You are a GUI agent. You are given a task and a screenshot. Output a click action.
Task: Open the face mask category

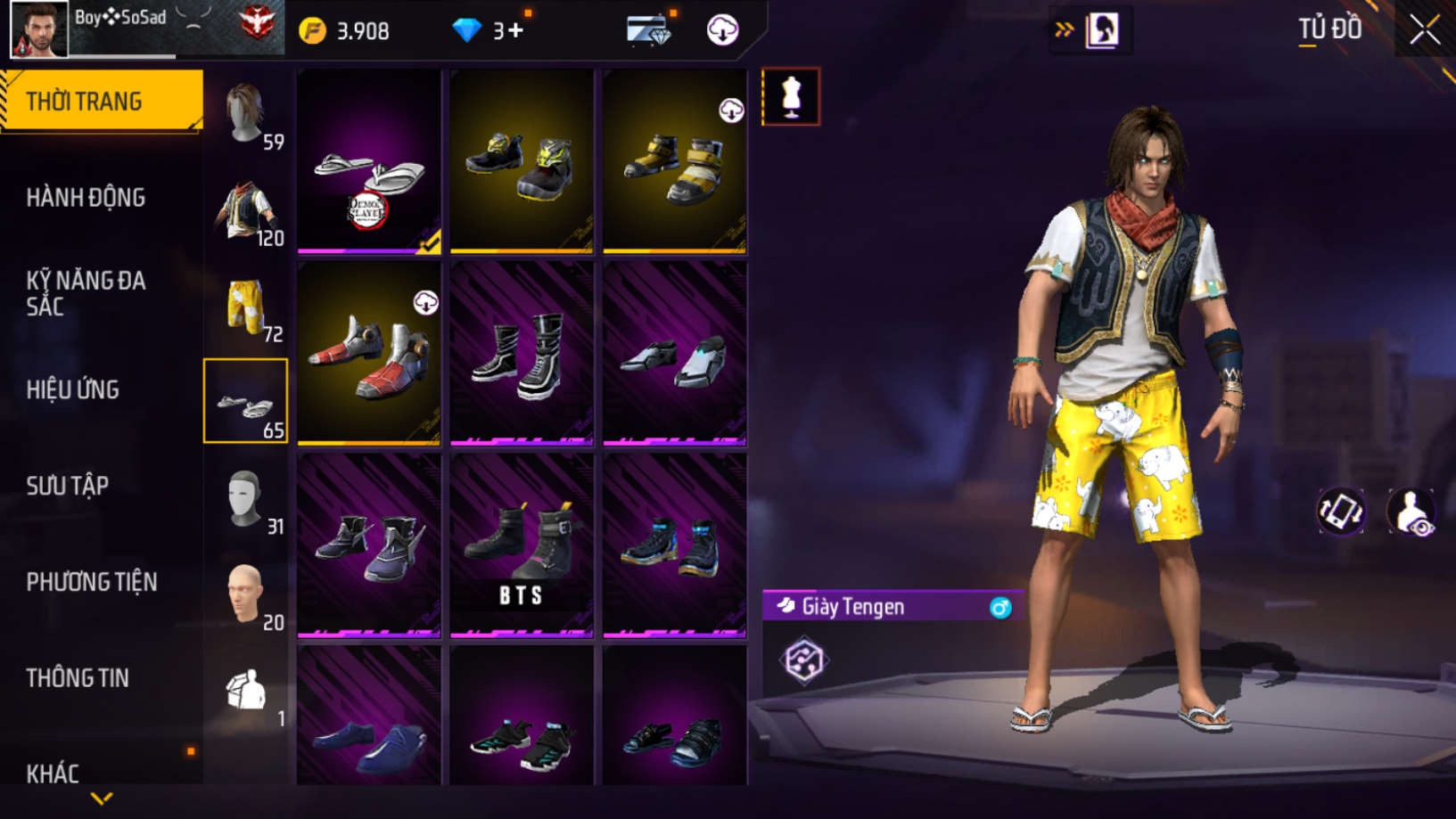point(246,500)
